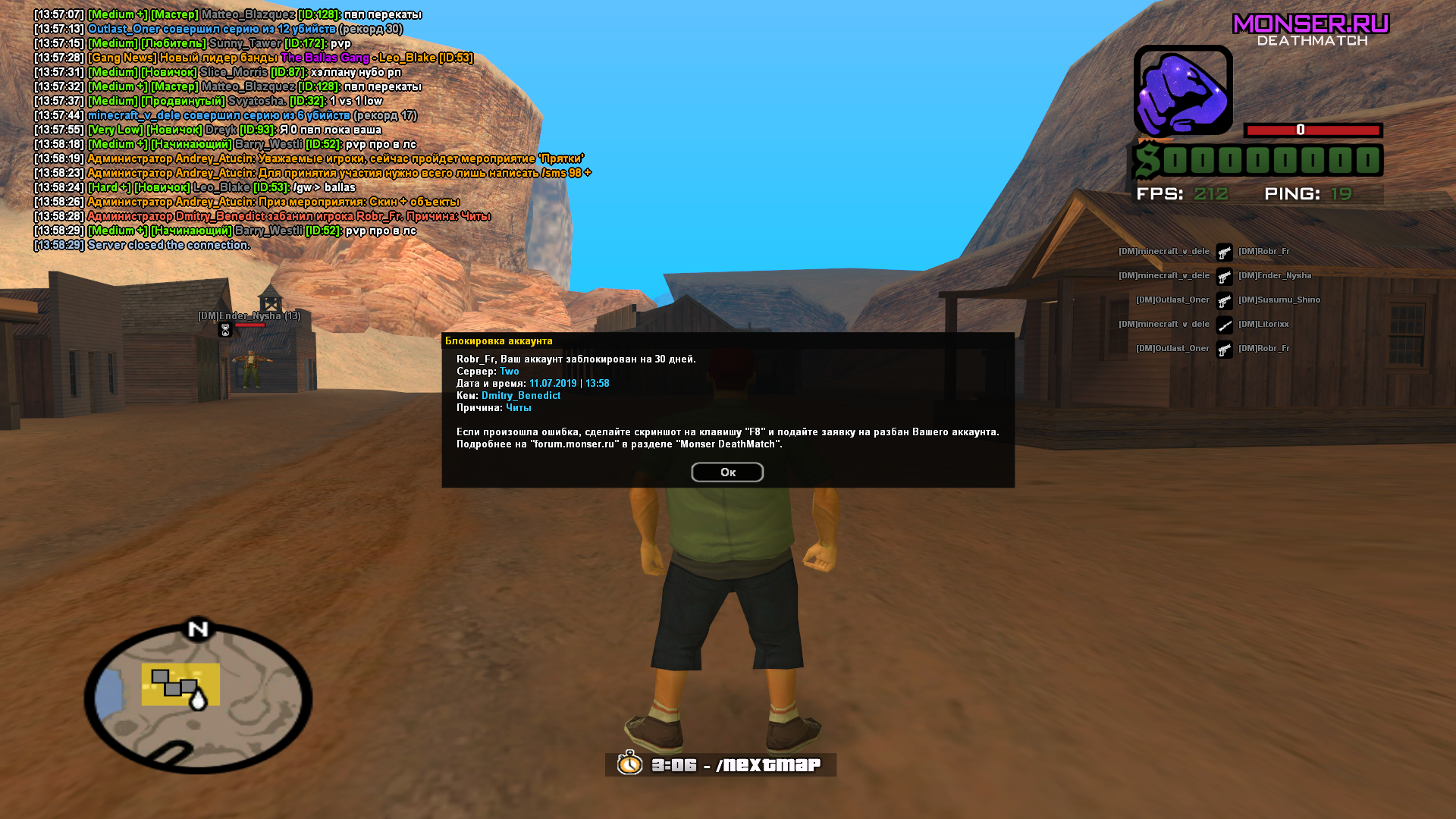Expand the ban date '11.07.2019 | 13:58' entry
1456x819 pixels.
point(569,383)
